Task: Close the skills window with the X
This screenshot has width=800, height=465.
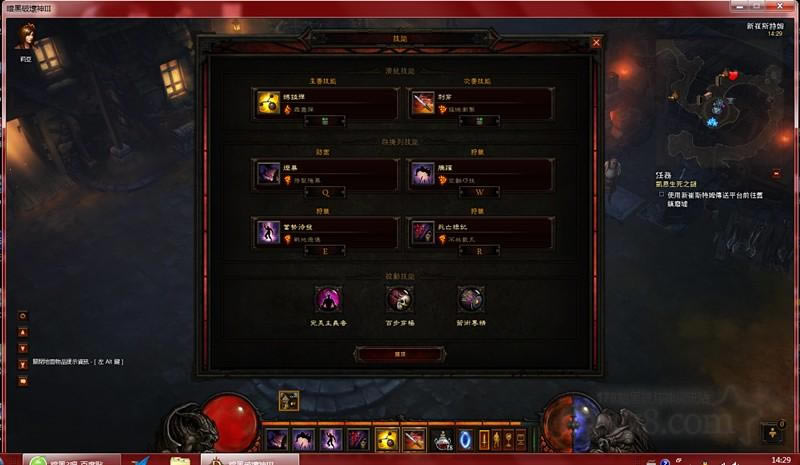Action: pyautogui.click(x=596, y=42)
